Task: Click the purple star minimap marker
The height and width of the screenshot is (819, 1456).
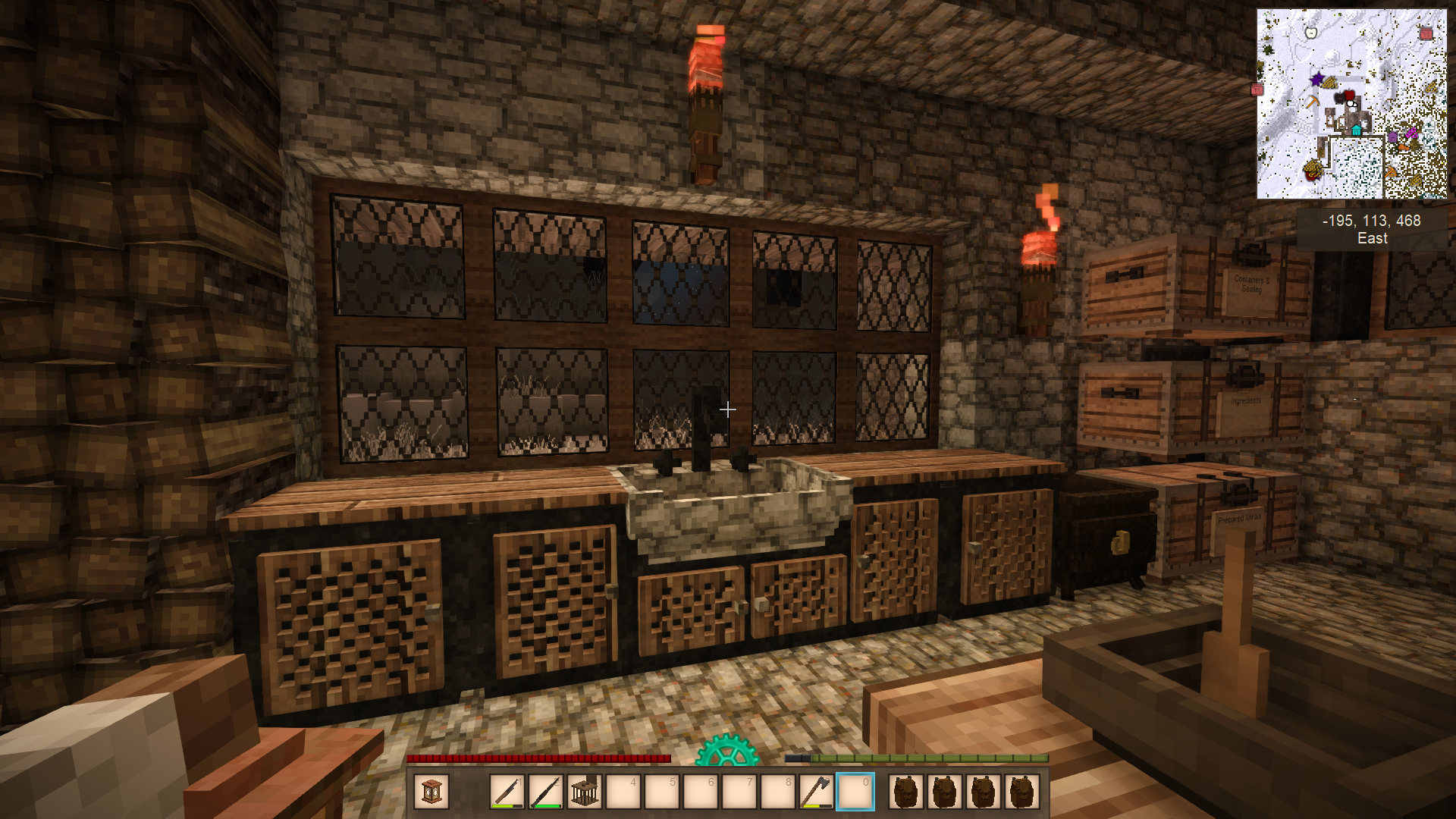Action: click(x=1317, y=79)
